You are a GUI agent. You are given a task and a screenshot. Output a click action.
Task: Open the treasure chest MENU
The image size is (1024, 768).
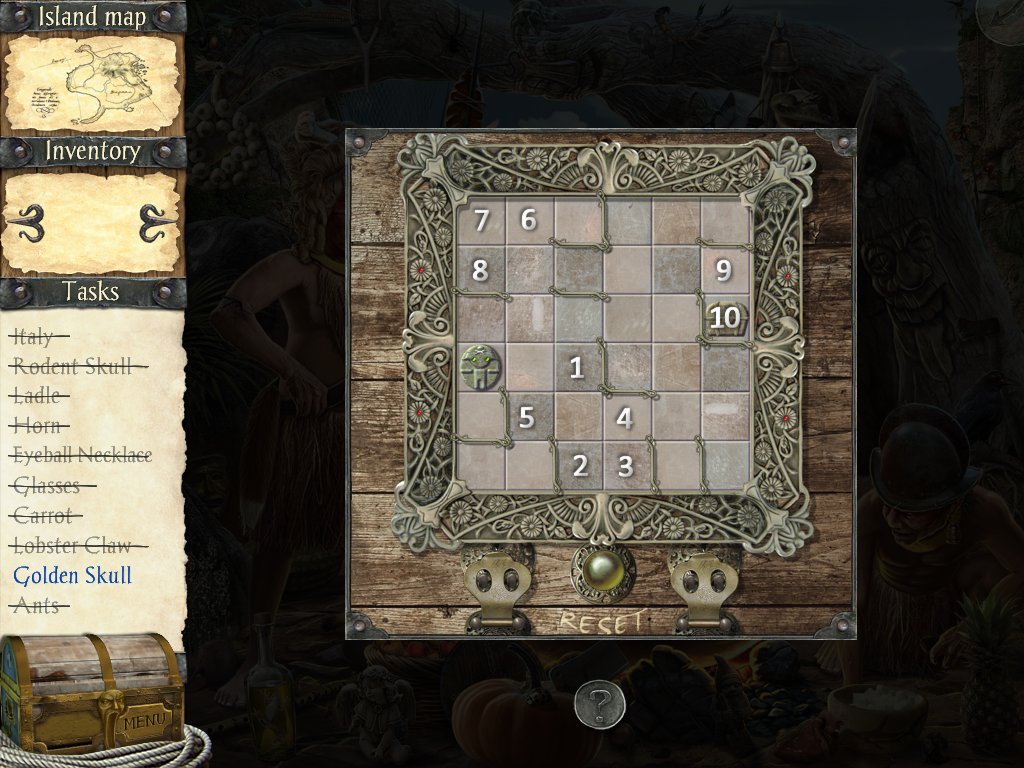[x=143, y=720]
